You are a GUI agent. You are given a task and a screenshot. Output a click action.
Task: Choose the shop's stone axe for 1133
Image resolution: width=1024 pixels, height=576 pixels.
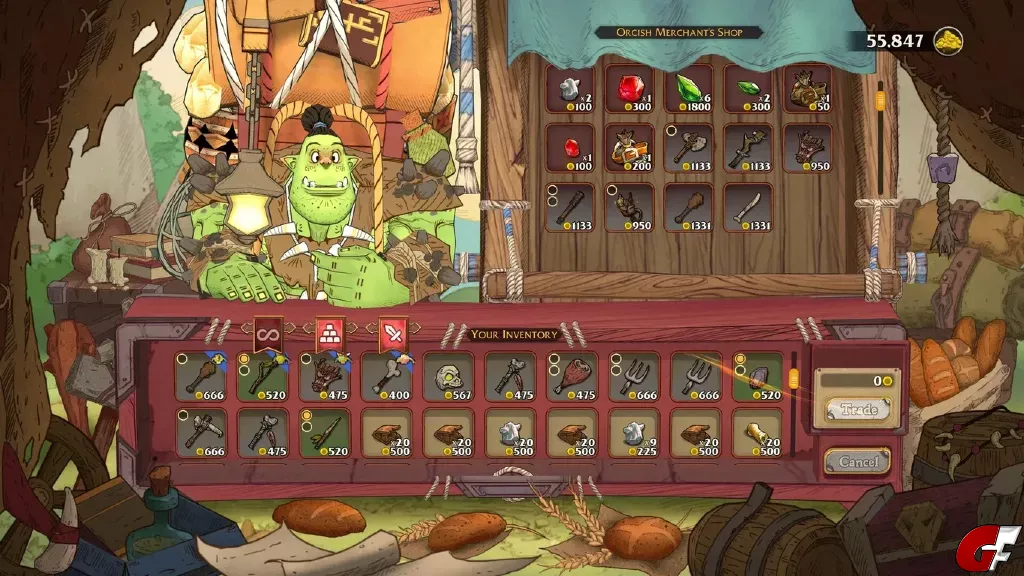click(x=689, y=147)
